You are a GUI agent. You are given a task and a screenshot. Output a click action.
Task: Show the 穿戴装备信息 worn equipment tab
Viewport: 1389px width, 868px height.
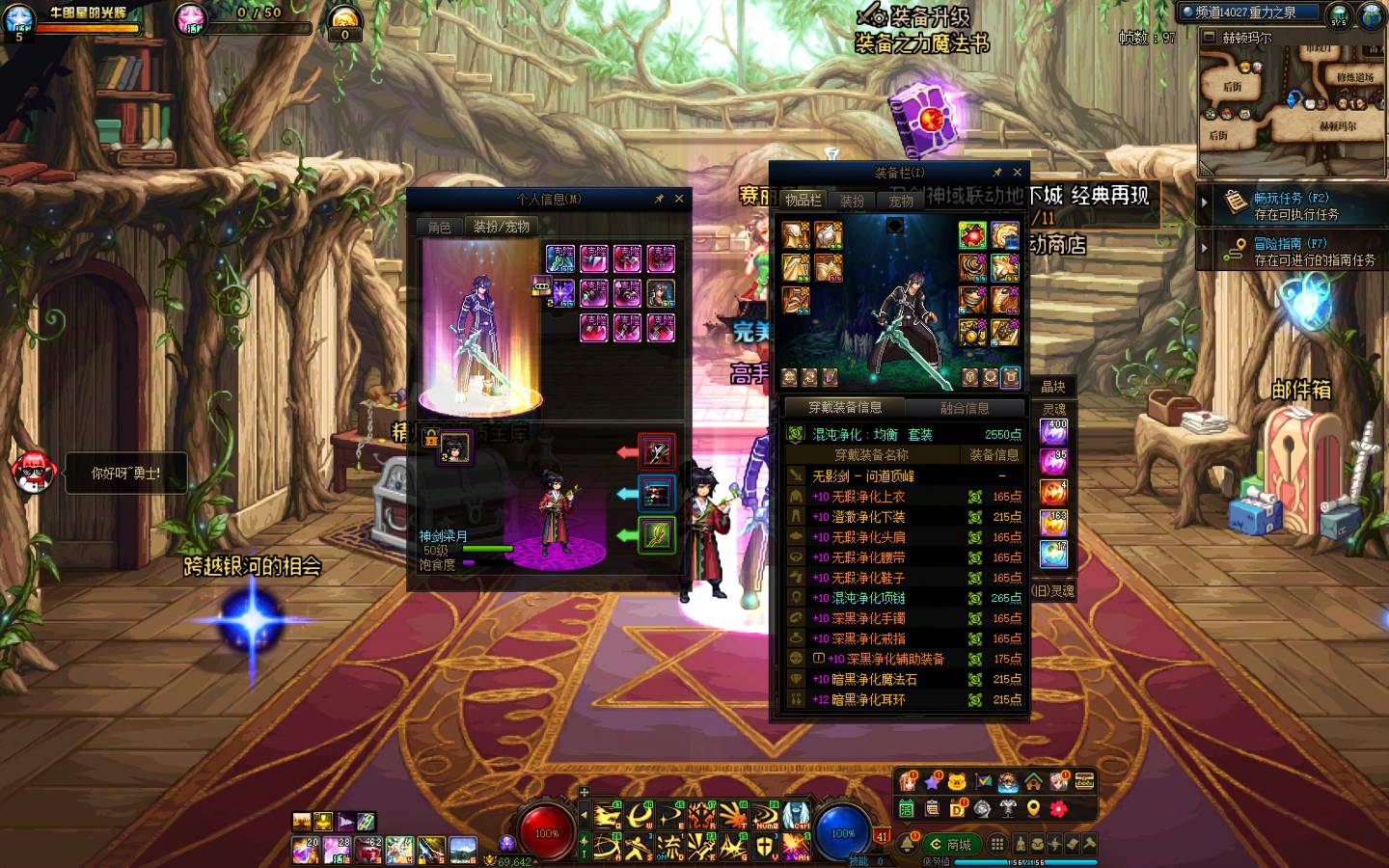click(x=845, y=408)
